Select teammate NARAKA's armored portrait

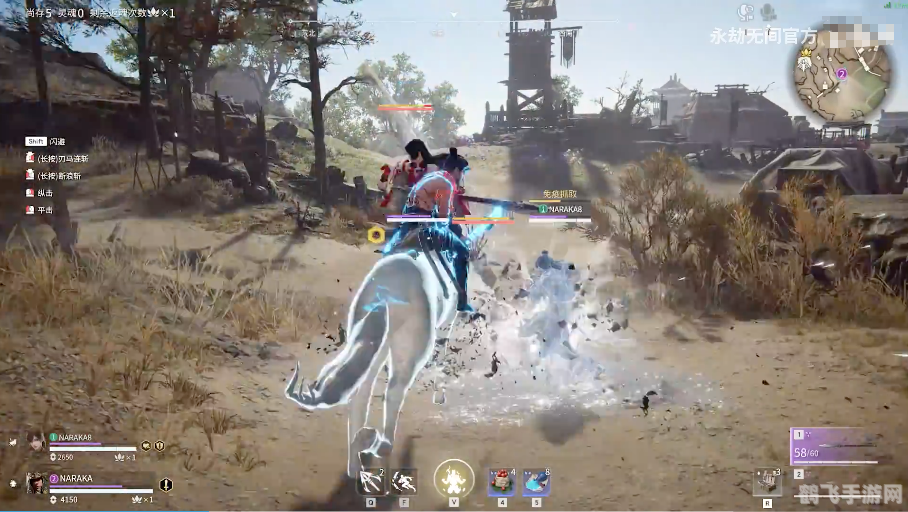(36, 484)
